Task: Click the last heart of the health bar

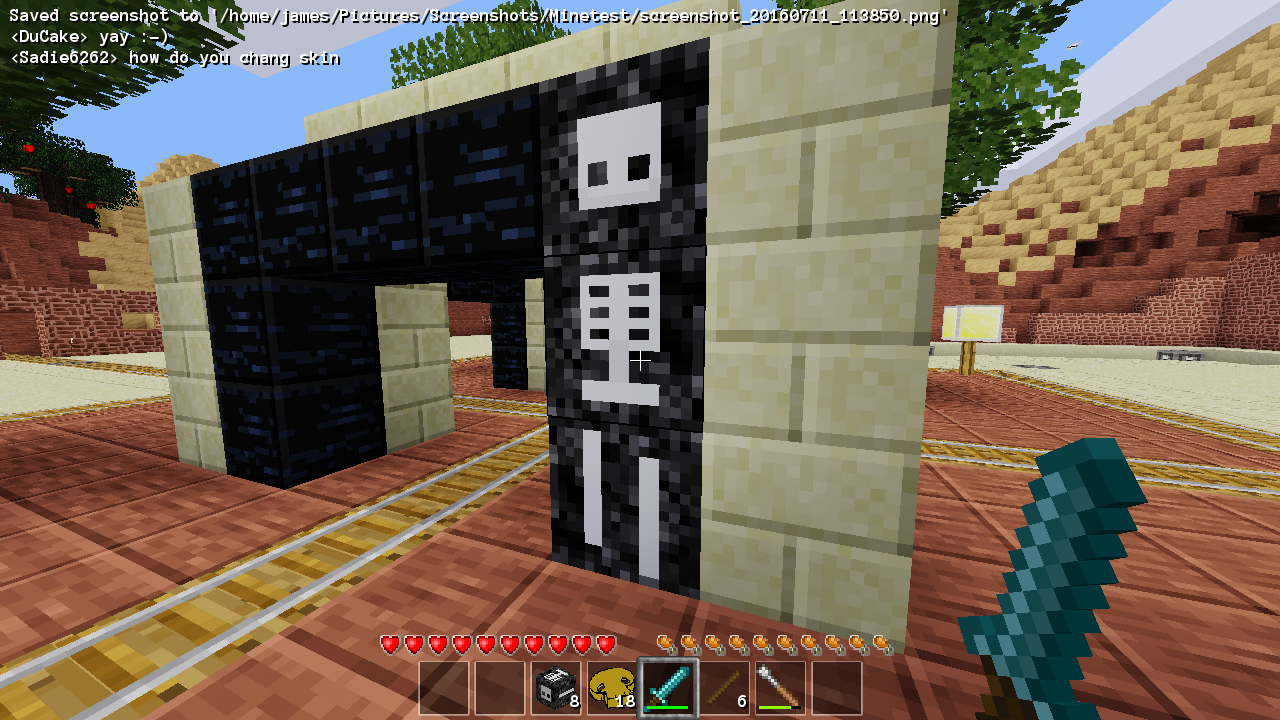Action: 604,643
